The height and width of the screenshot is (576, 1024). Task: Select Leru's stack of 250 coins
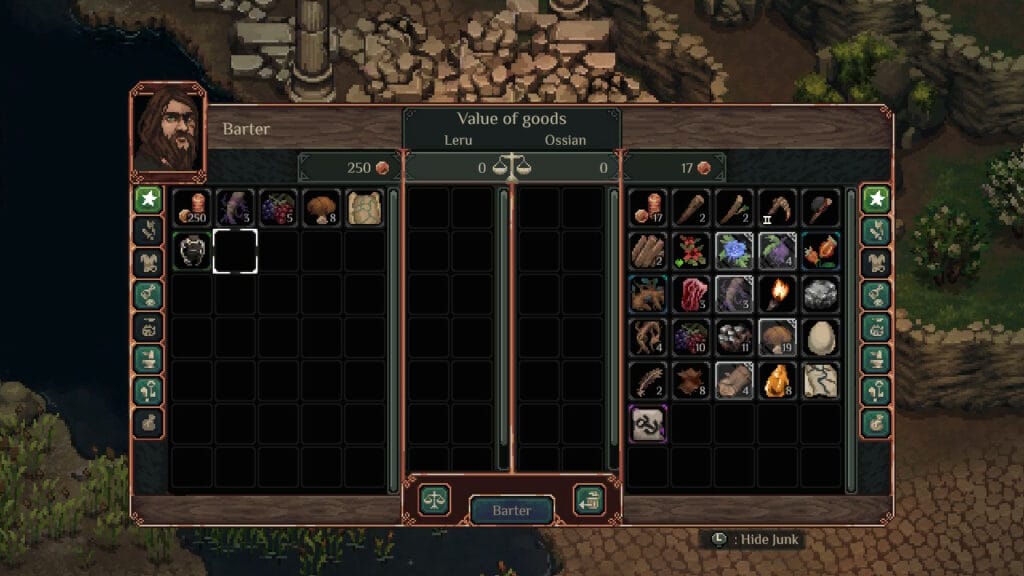(191, 208)
